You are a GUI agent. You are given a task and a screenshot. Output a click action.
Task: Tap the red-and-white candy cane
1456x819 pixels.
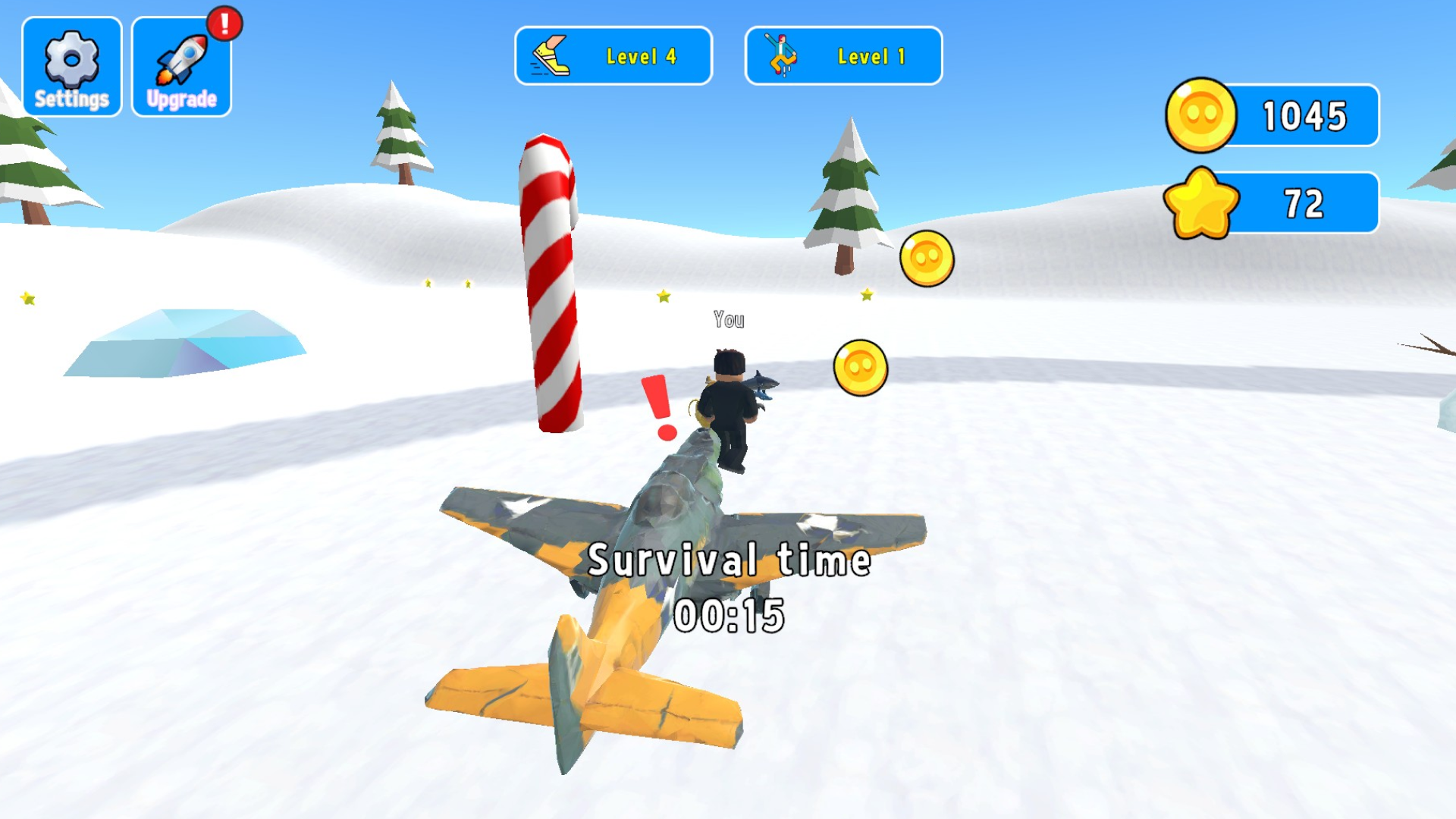(554, 281)
